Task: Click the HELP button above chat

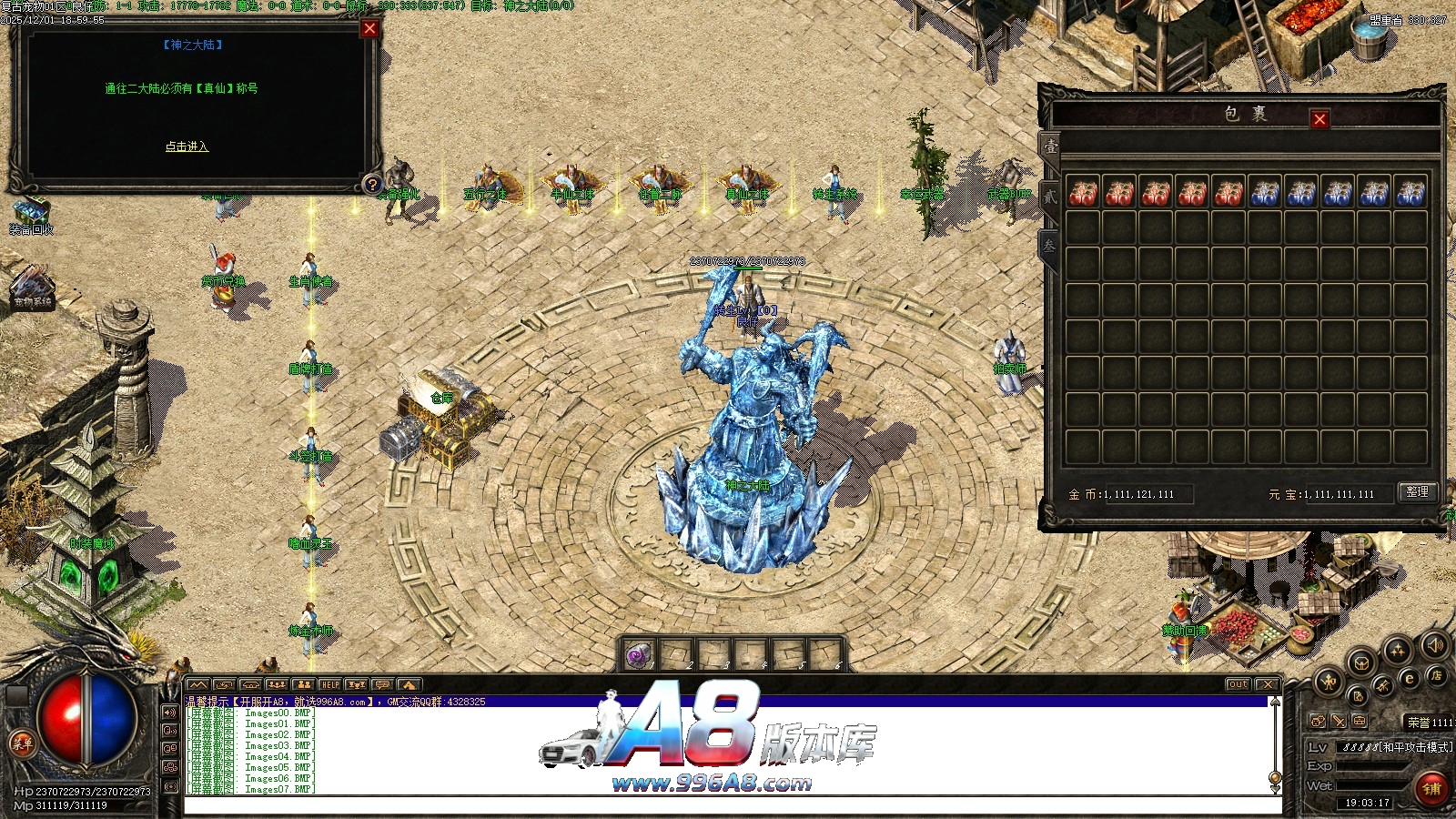Action: click(329, 684)
